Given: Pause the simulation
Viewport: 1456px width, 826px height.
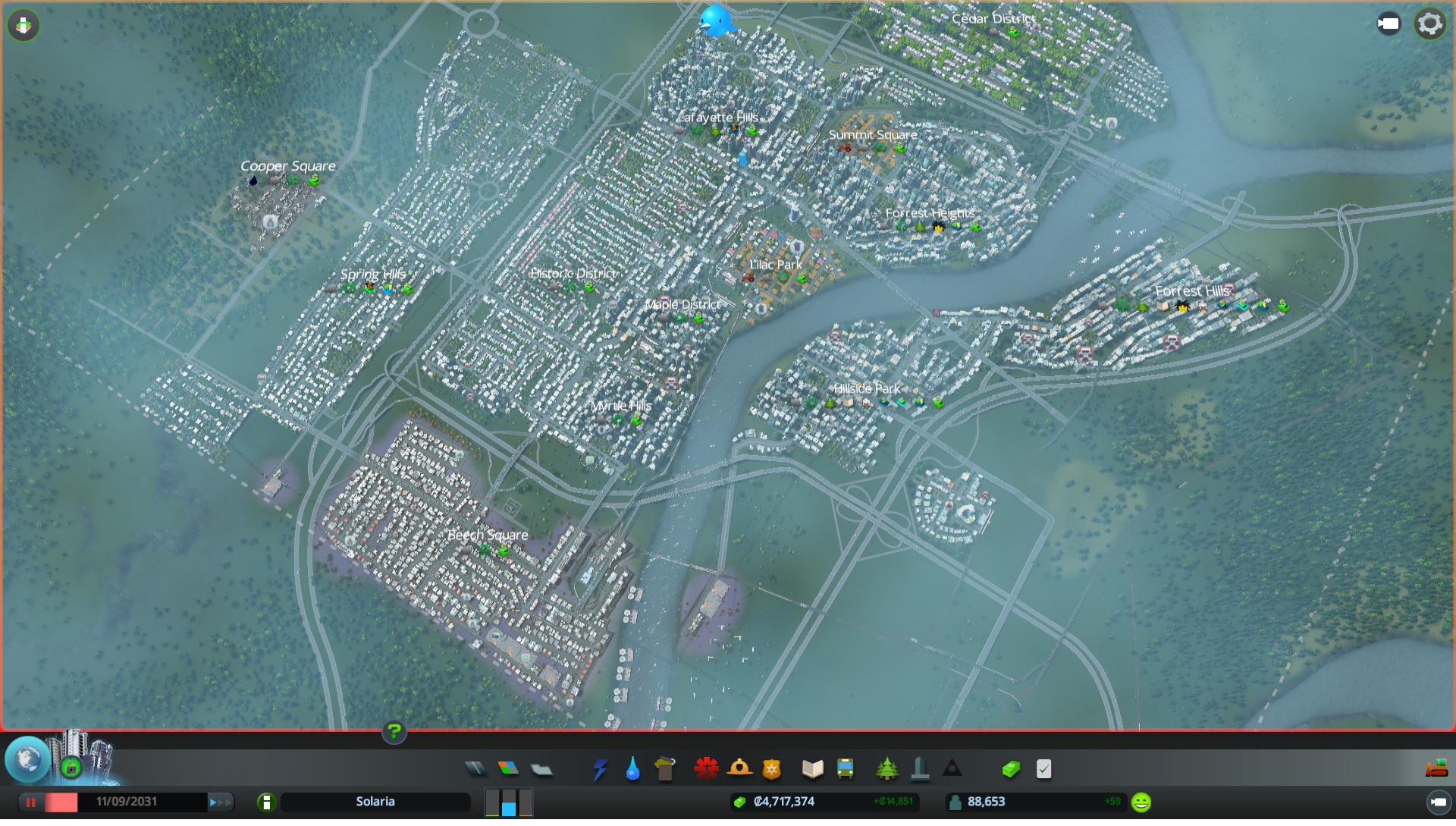Looking at the screenshot, I should point(31,802).
